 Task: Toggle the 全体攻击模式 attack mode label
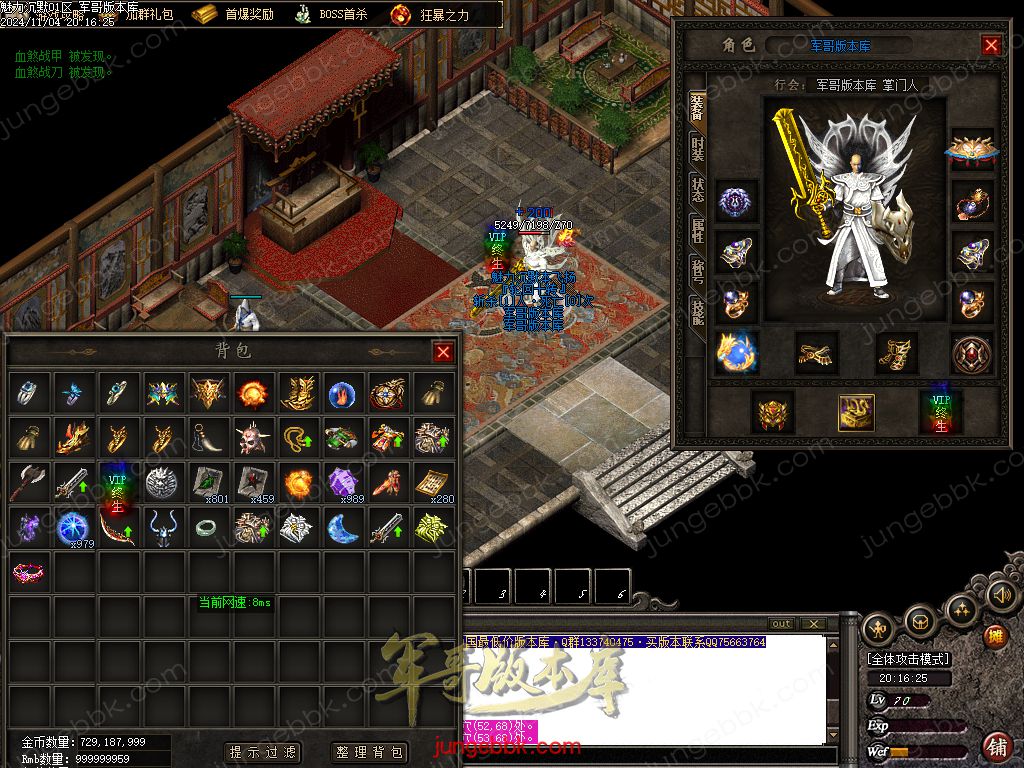click(x=908, y=659)
